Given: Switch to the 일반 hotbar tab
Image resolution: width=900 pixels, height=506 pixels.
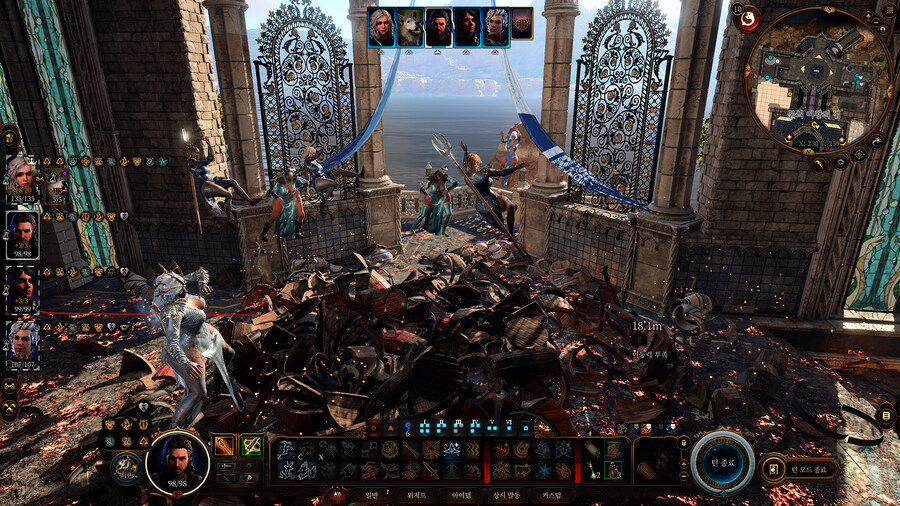Looking at the screenshot, I should pos(371,495).
